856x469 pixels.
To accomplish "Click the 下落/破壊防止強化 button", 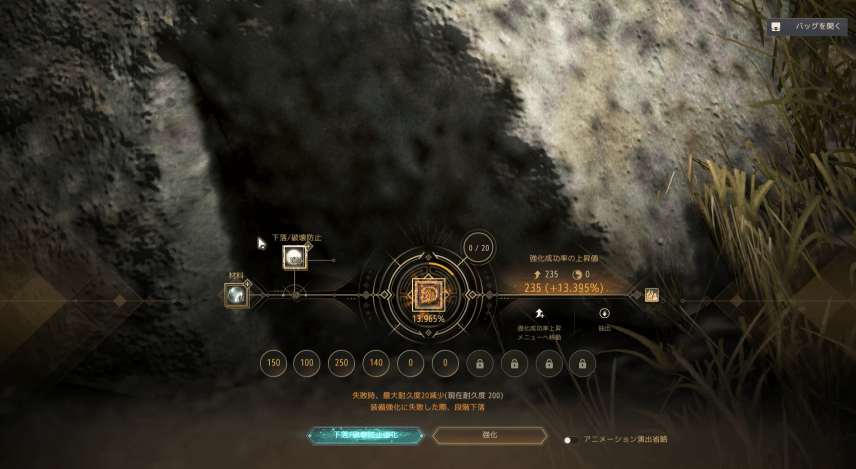I will coord(364,436).
